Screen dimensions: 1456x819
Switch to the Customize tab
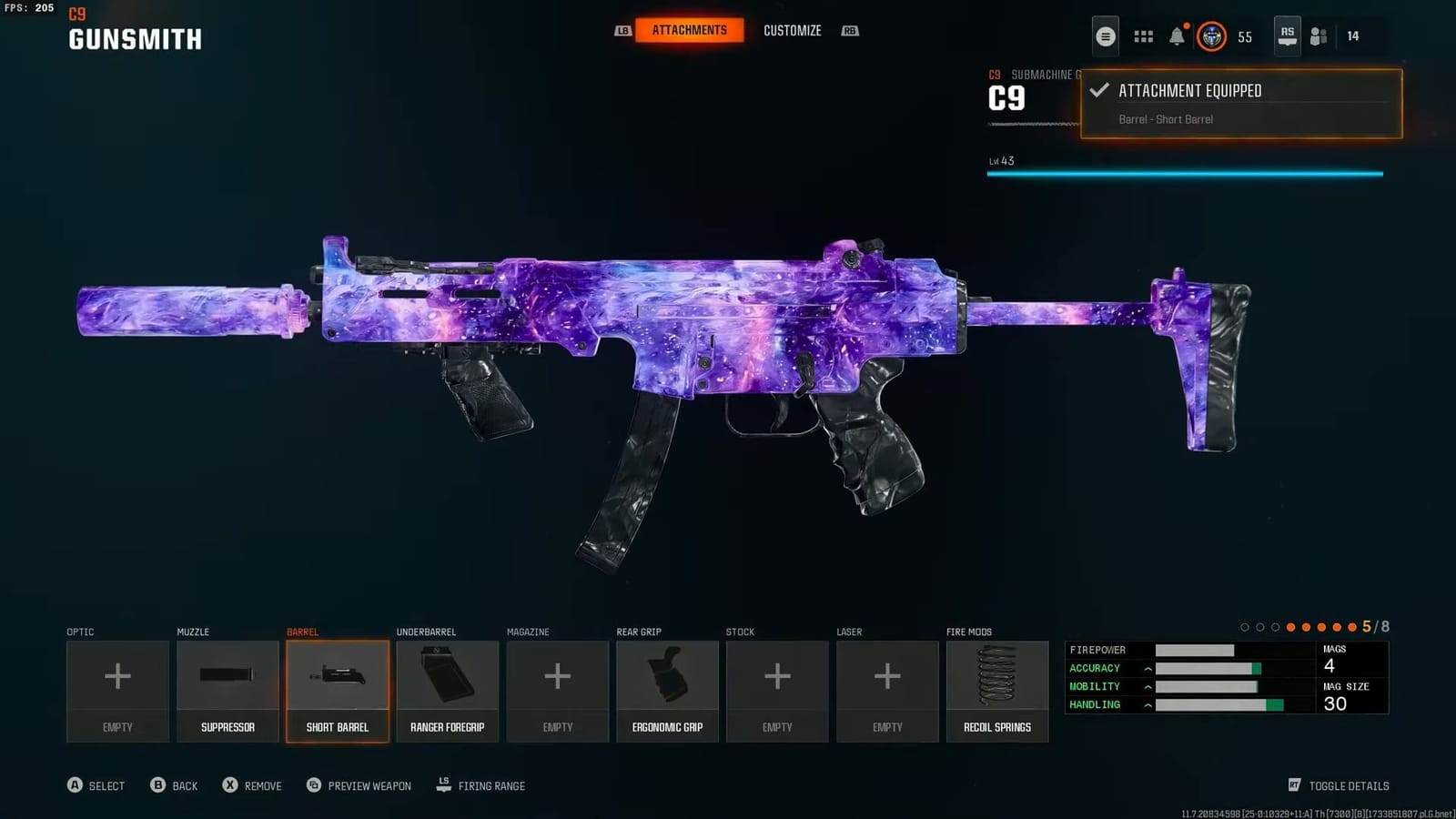pyautogui.click(x=793, y=30)
